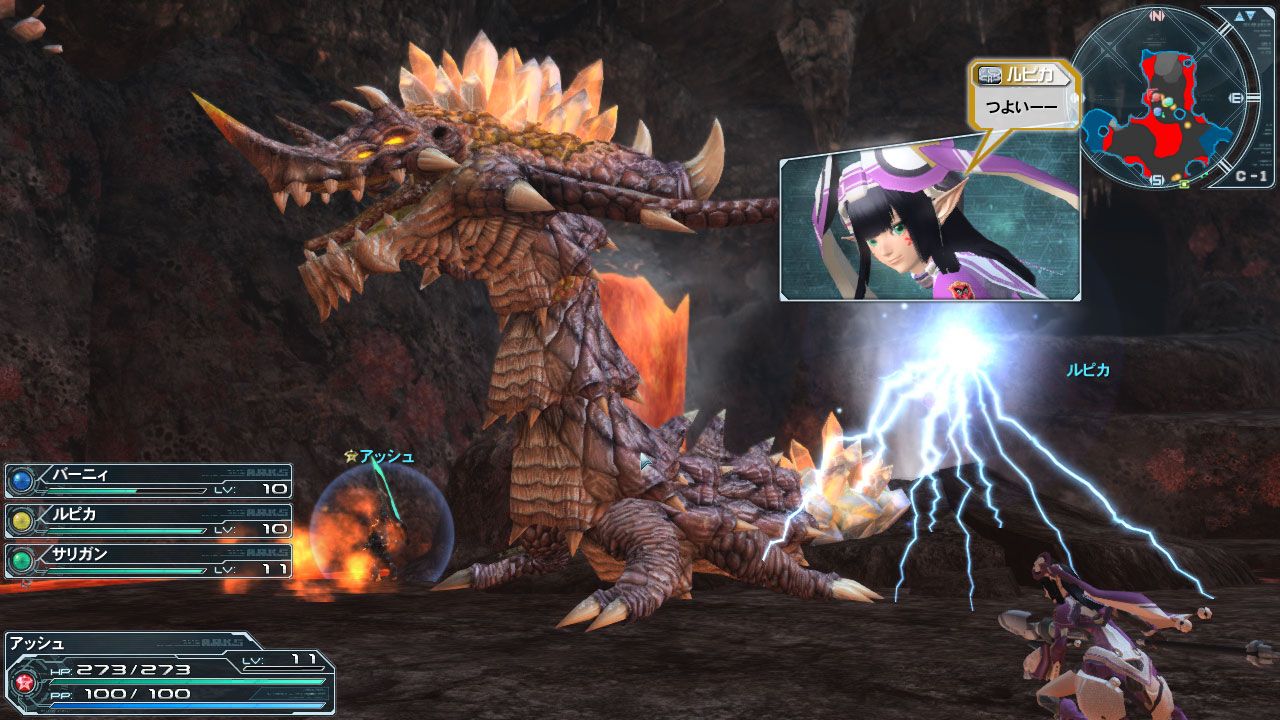This screenshot has height=720, width=1280.
Task: Click the E marker on the minimap
Action: 1236,96
